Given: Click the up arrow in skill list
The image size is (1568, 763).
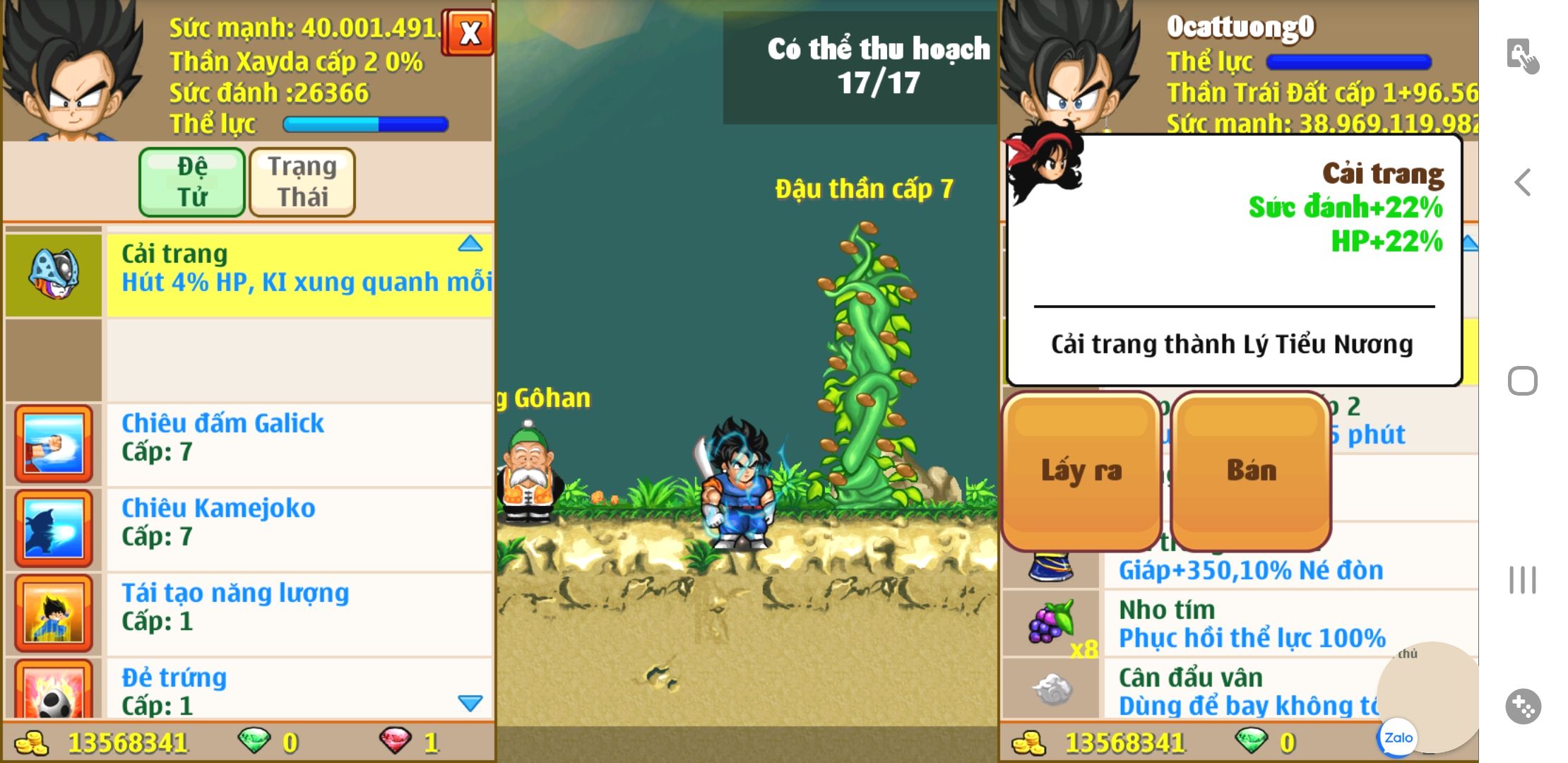Looking at the screenshot, I should click(x=470, y=244).
